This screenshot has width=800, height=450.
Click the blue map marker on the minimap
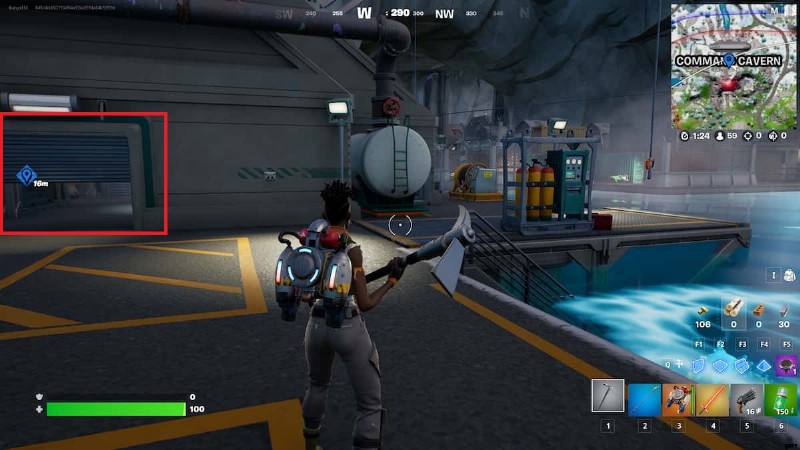[731, 60]
